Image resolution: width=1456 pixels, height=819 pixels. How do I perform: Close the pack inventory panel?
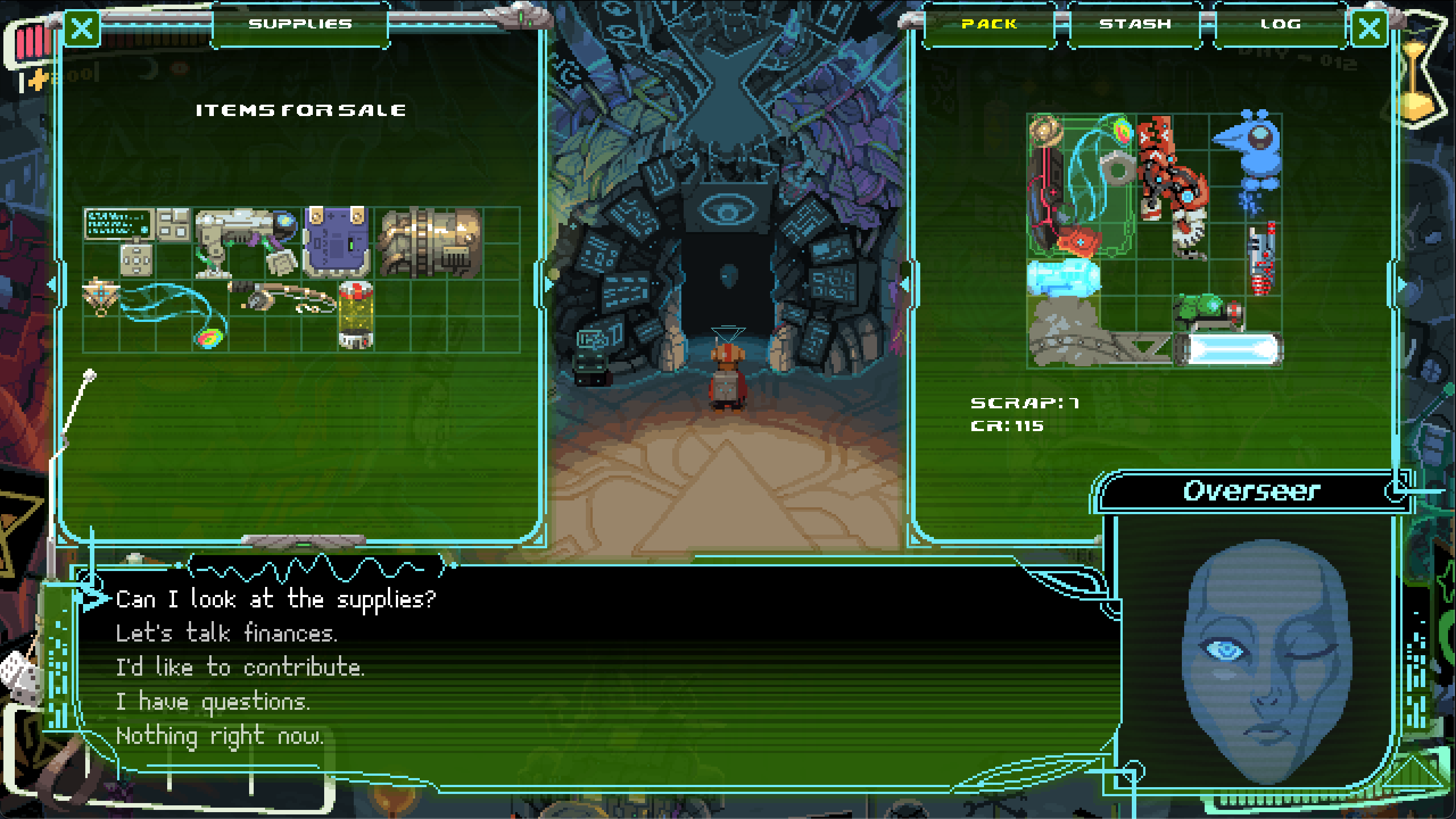[x=1368, y=28]
